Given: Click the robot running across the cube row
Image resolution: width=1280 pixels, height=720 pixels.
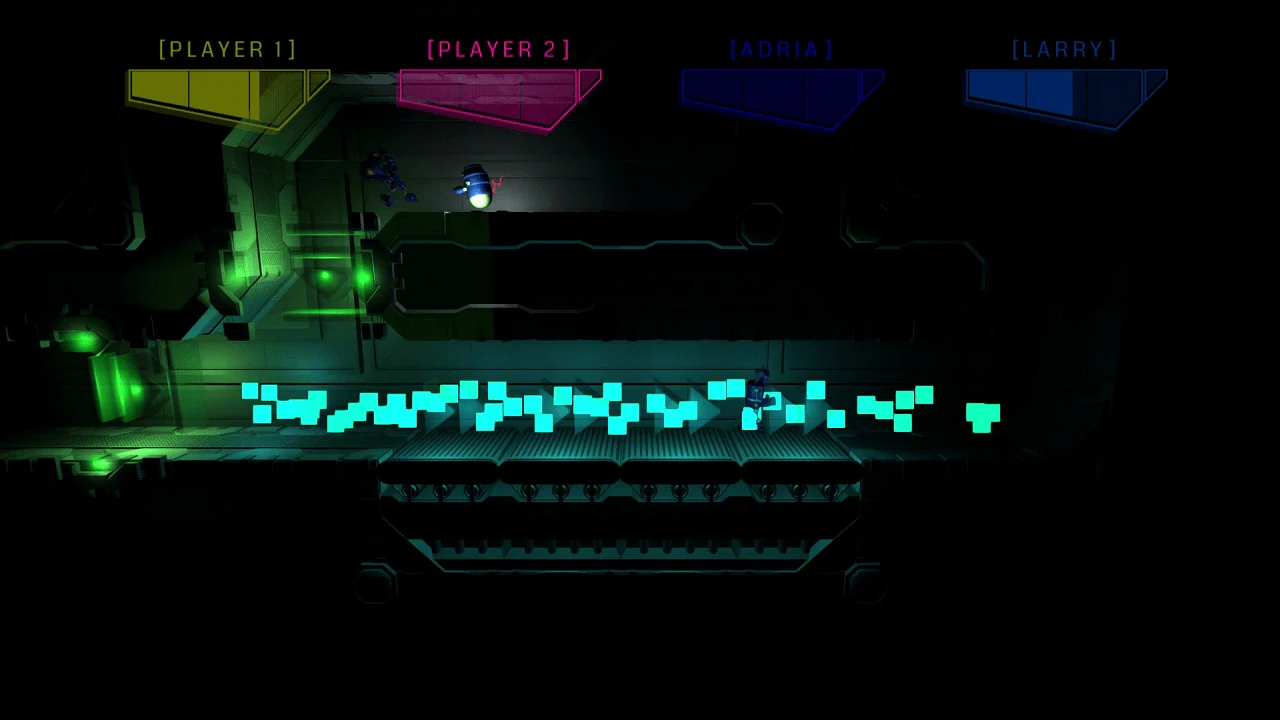Looking at the screenshot, I should 758,400.
